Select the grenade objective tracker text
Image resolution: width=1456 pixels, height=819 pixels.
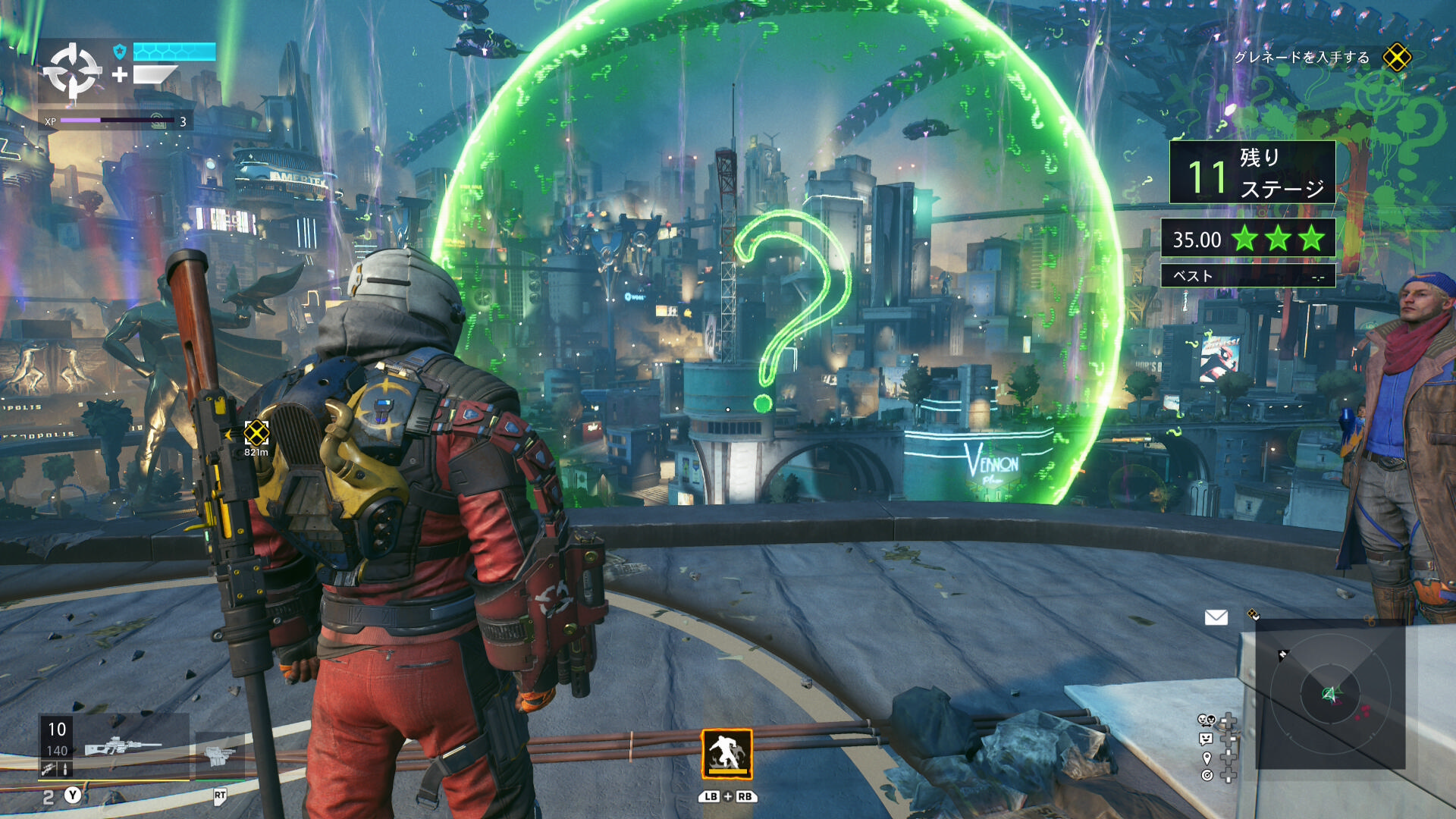(x=1301, y=58)
